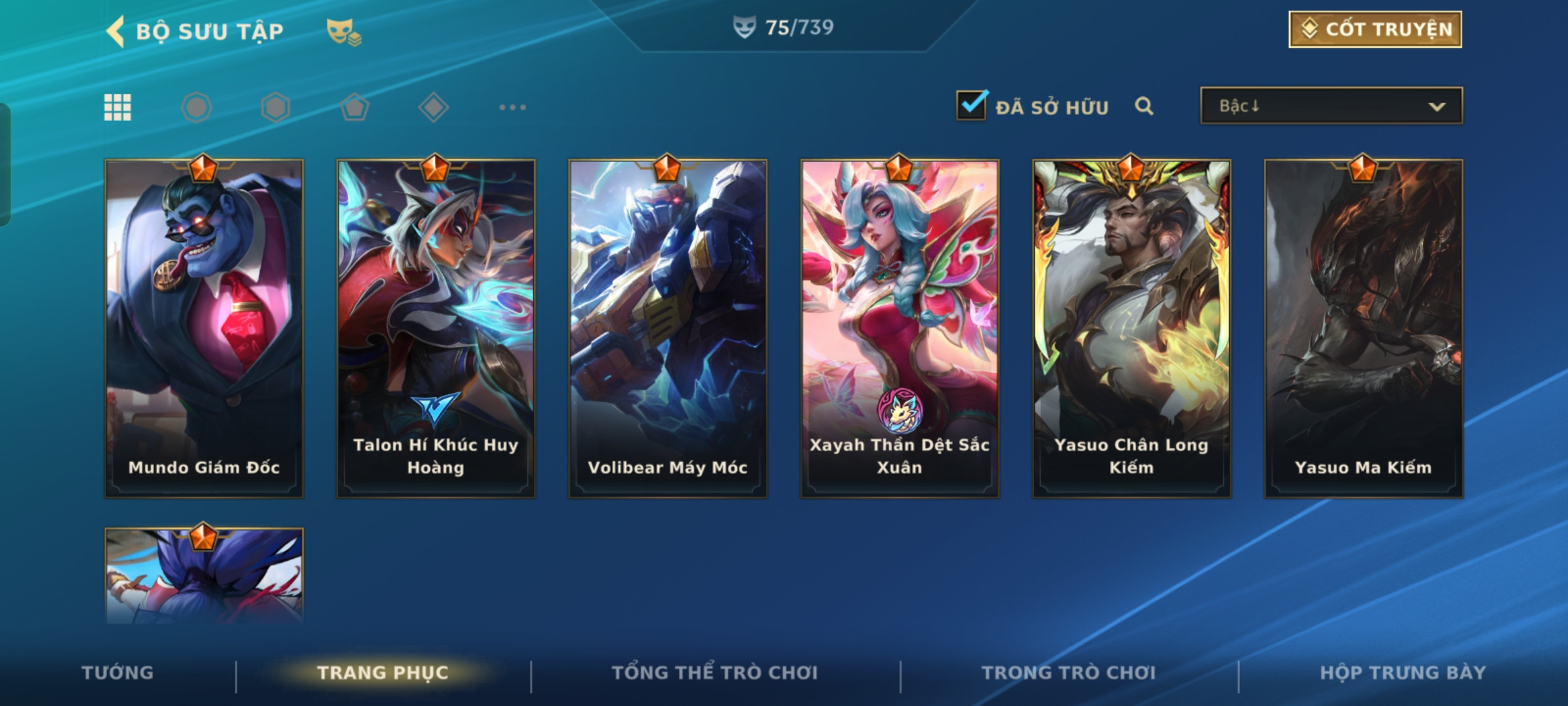Choose Talon Hí Khúc Huy Hoàng skin
1568x706 pixels.
click(436, 328)
